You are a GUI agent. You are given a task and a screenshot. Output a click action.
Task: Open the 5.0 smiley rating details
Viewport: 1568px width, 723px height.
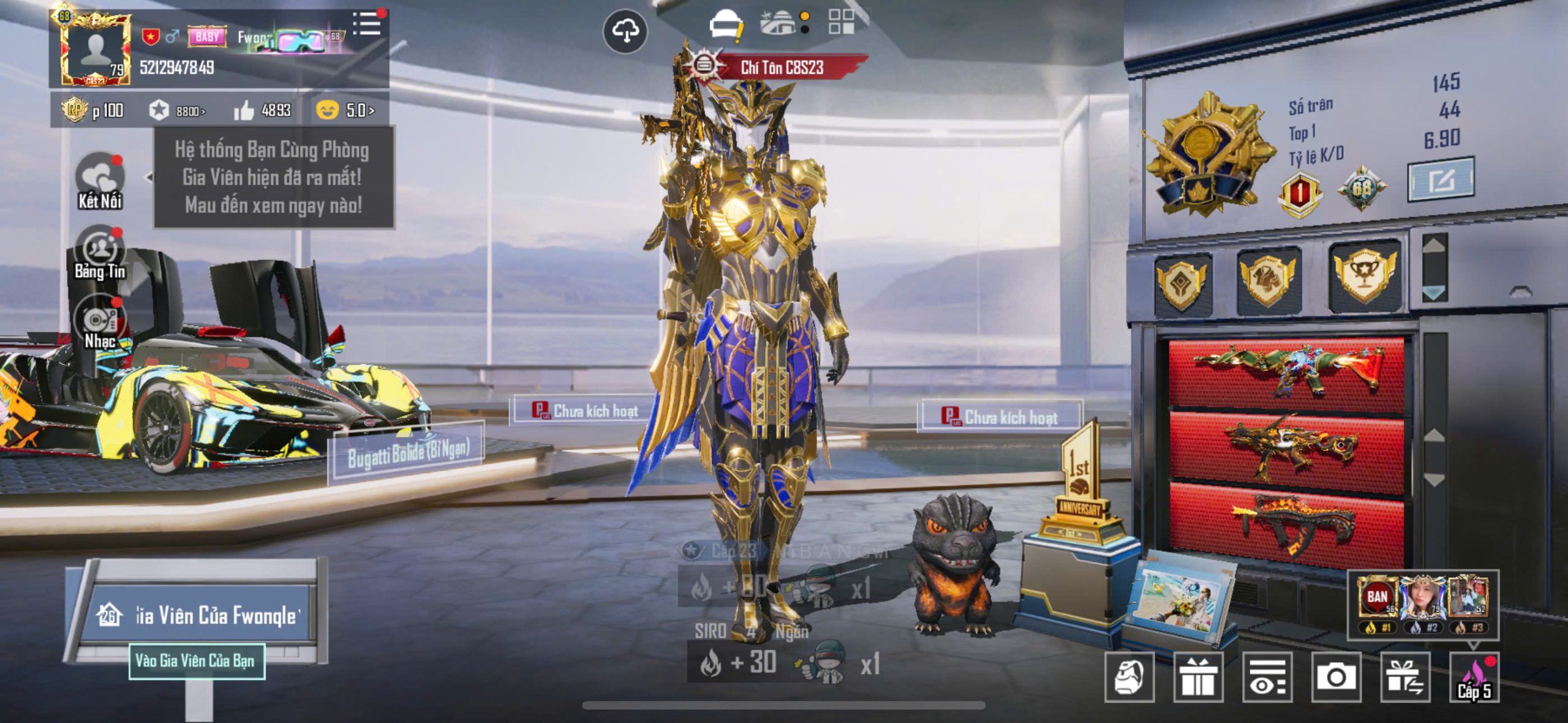[345, 111]
